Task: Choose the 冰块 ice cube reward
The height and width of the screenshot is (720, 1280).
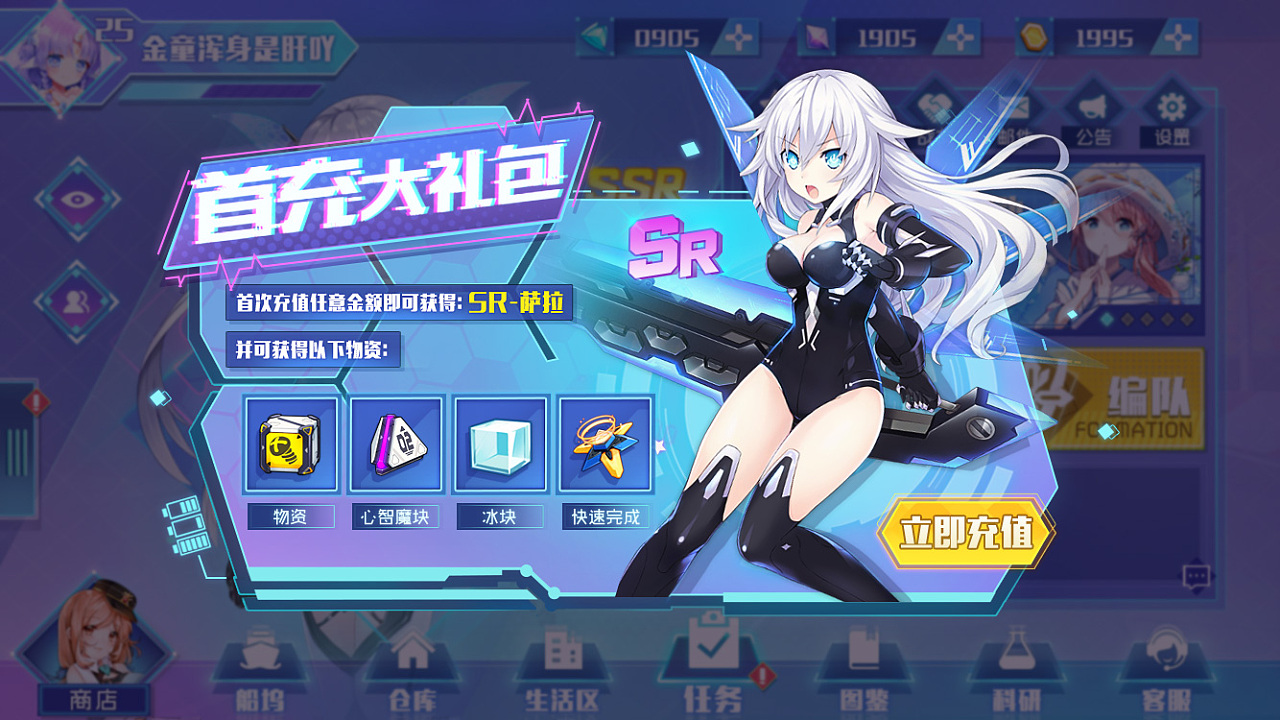Action: pyautogui.click(x=501, y=445)
